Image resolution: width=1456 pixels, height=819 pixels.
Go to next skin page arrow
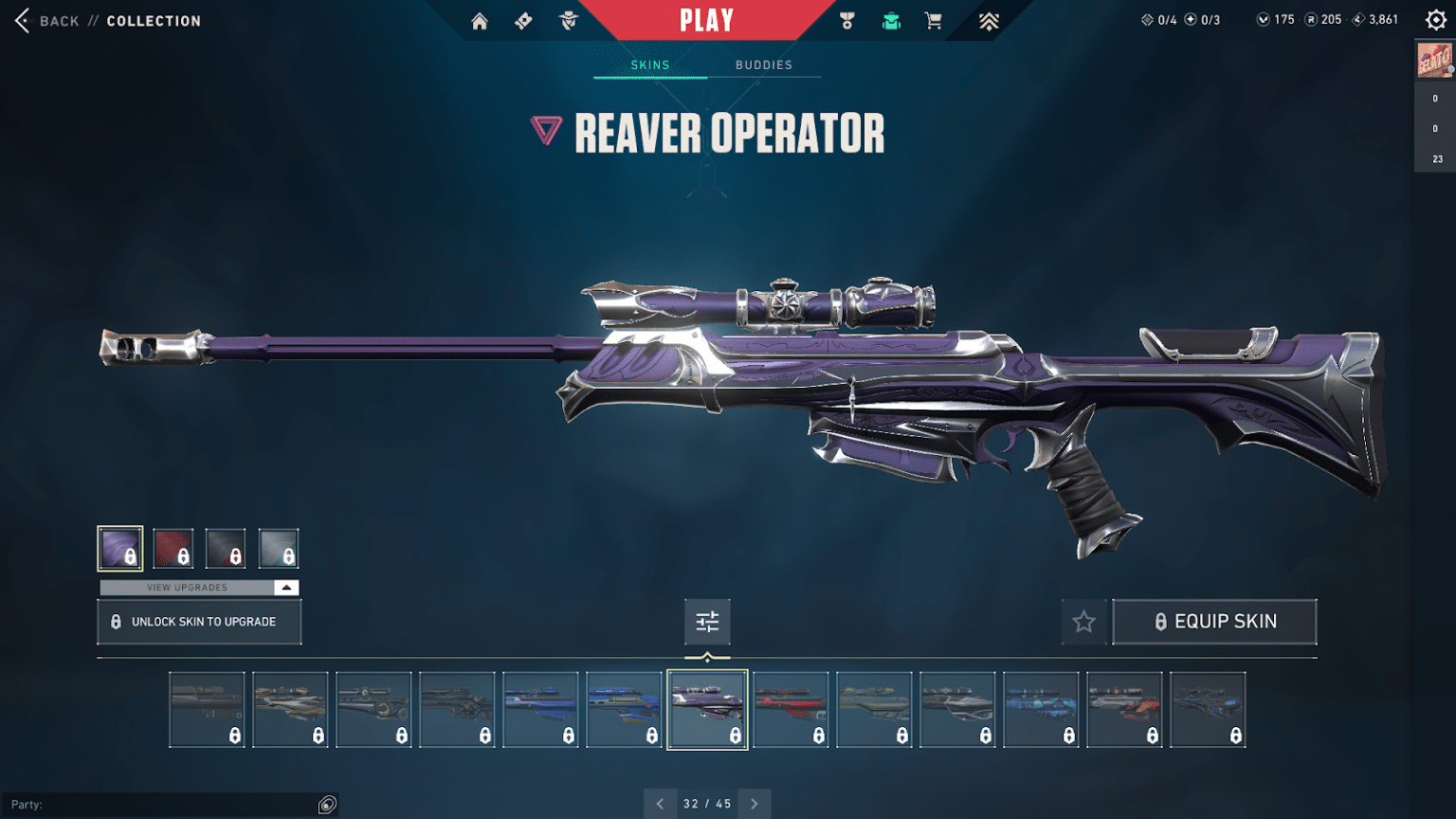pyautogui.click(x=755, y=803)
